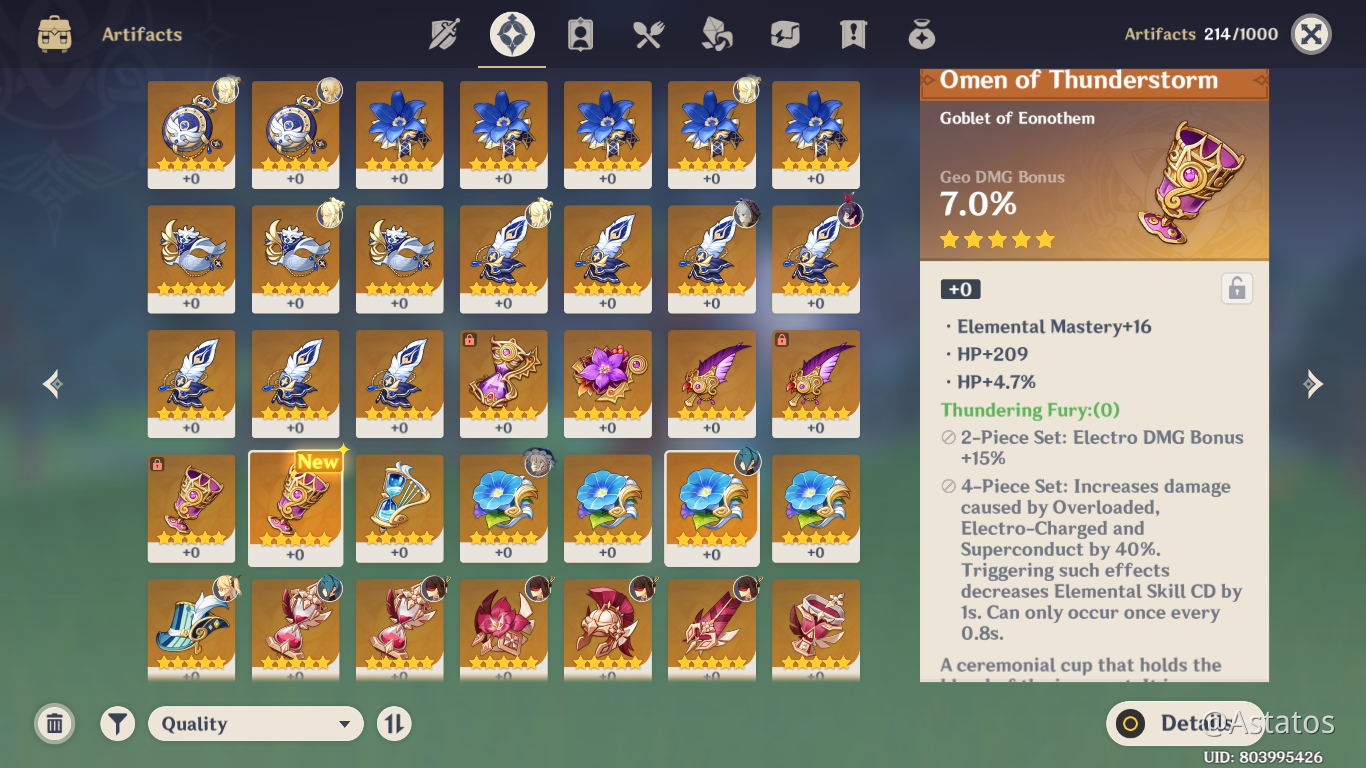Viewport: 1366px width, 768px height.
Task: Open the Materials inventory tab
Action: pos(715,33)
